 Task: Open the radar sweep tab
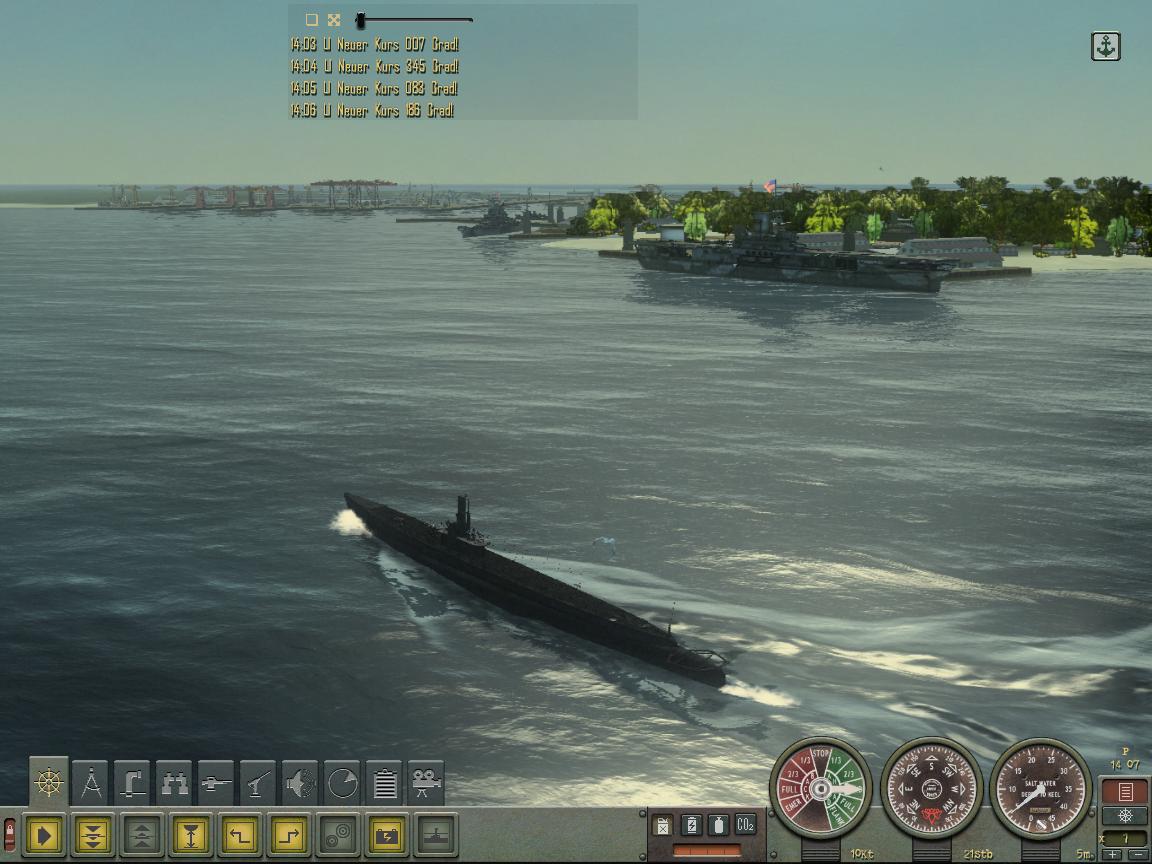click(342, 783)
